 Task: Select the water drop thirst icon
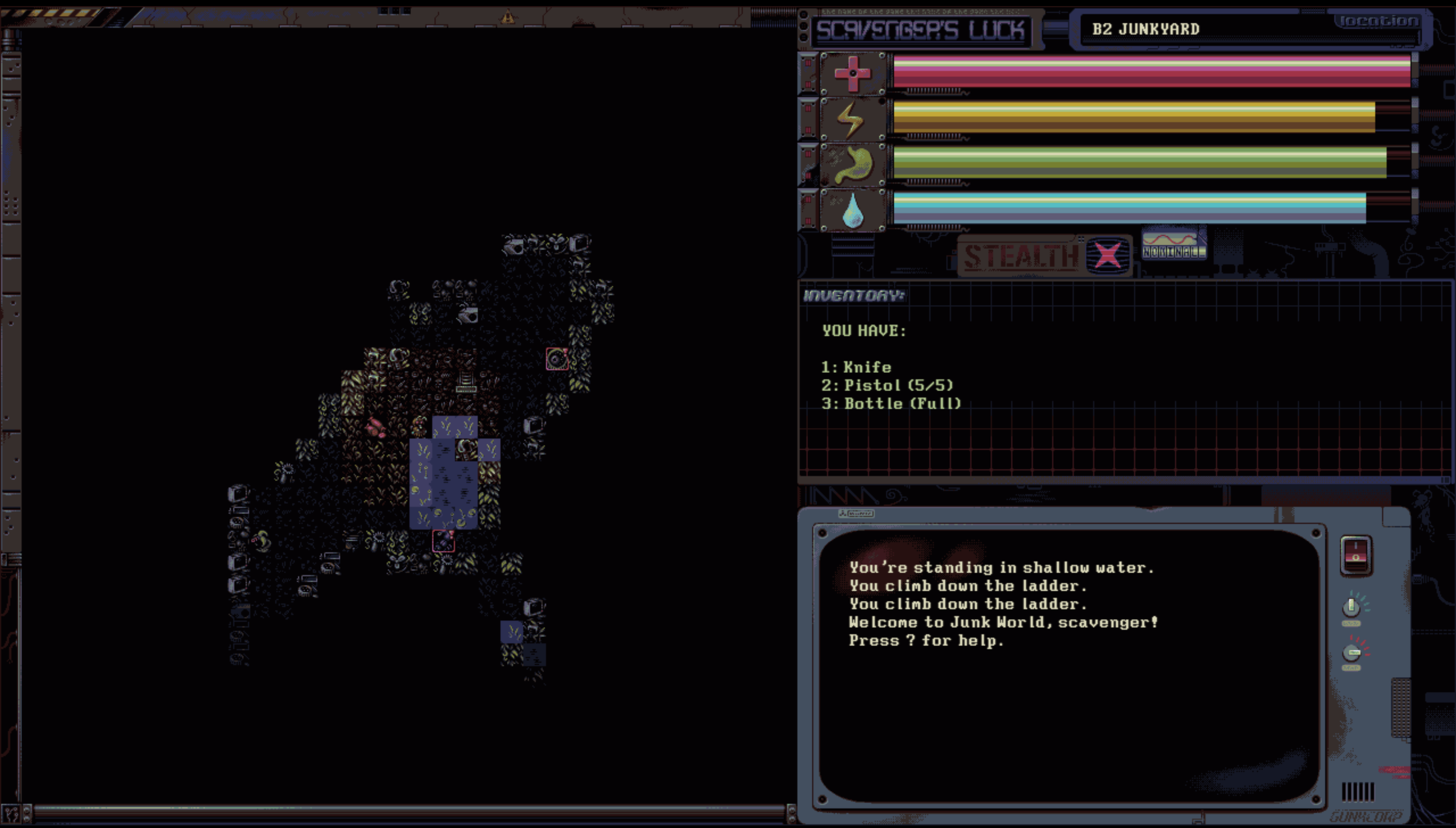pos(852,210)
